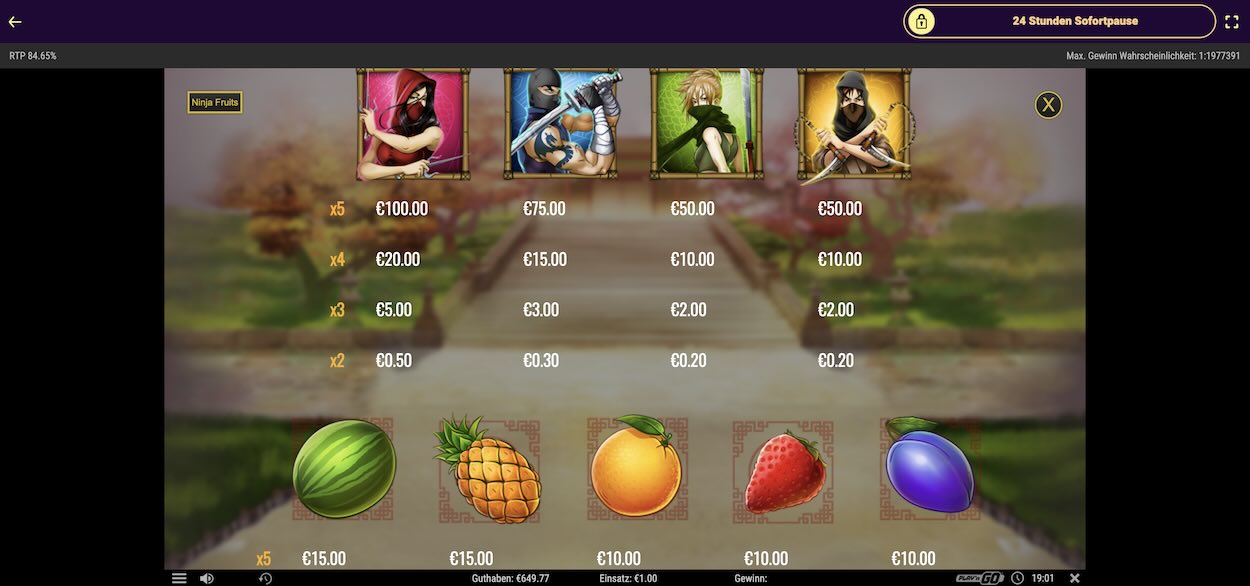Go back using the top-left arrow
The image size is (1250, 586).
tap(15, 21)
